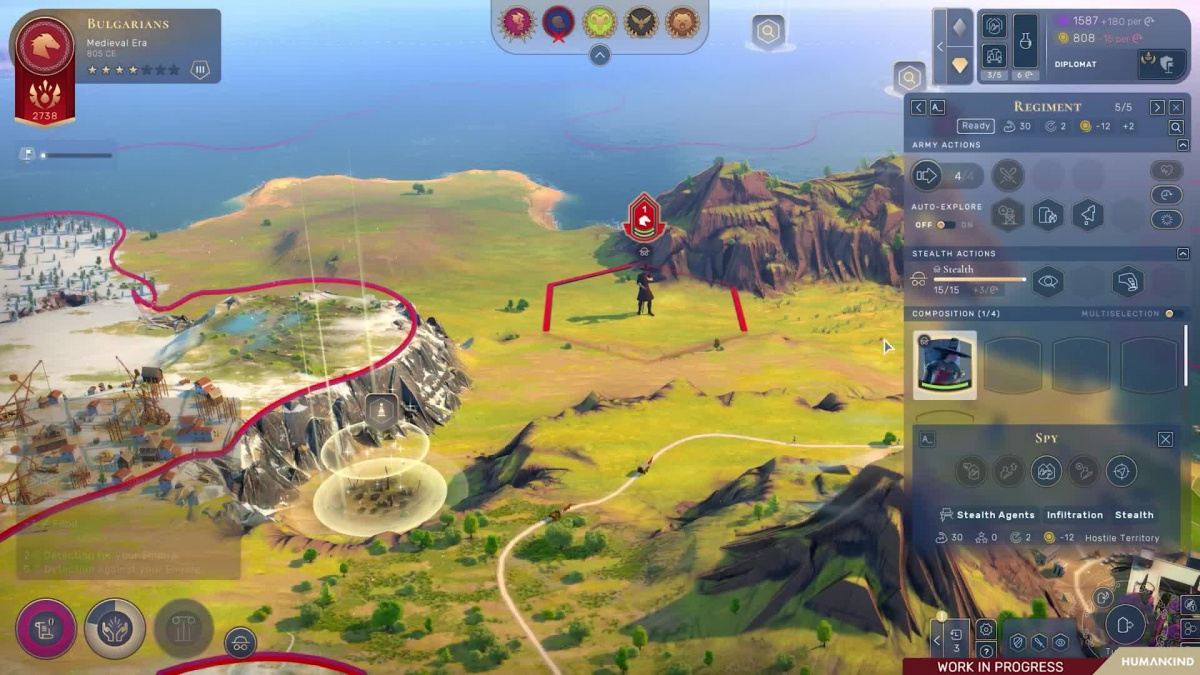This screenshot has height=675, width=1200.
Task: Click the move army arrow action
Action: point(927,176)
